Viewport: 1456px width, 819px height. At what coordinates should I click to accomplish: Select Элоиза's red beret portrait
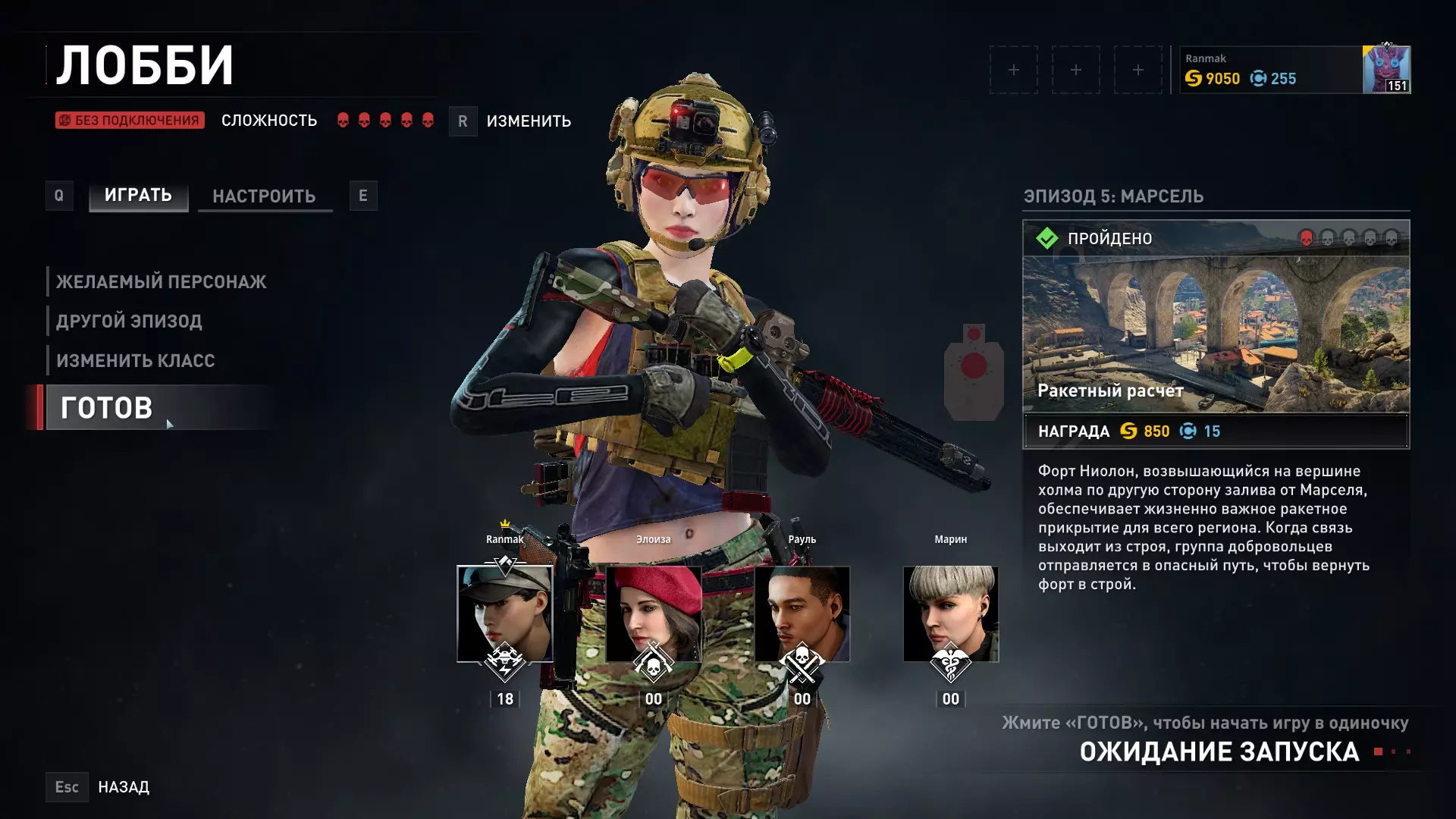point(653,613)
